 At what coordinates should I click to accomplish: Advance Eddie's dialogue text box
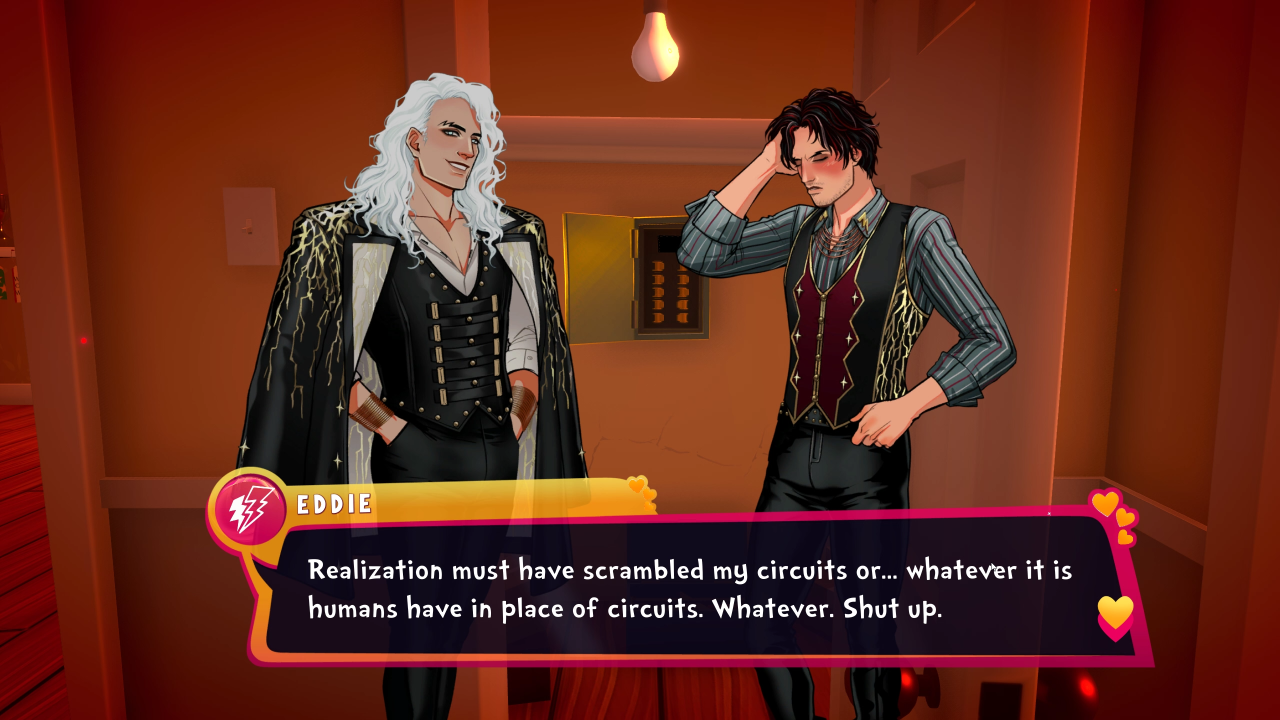coord(690,590)
